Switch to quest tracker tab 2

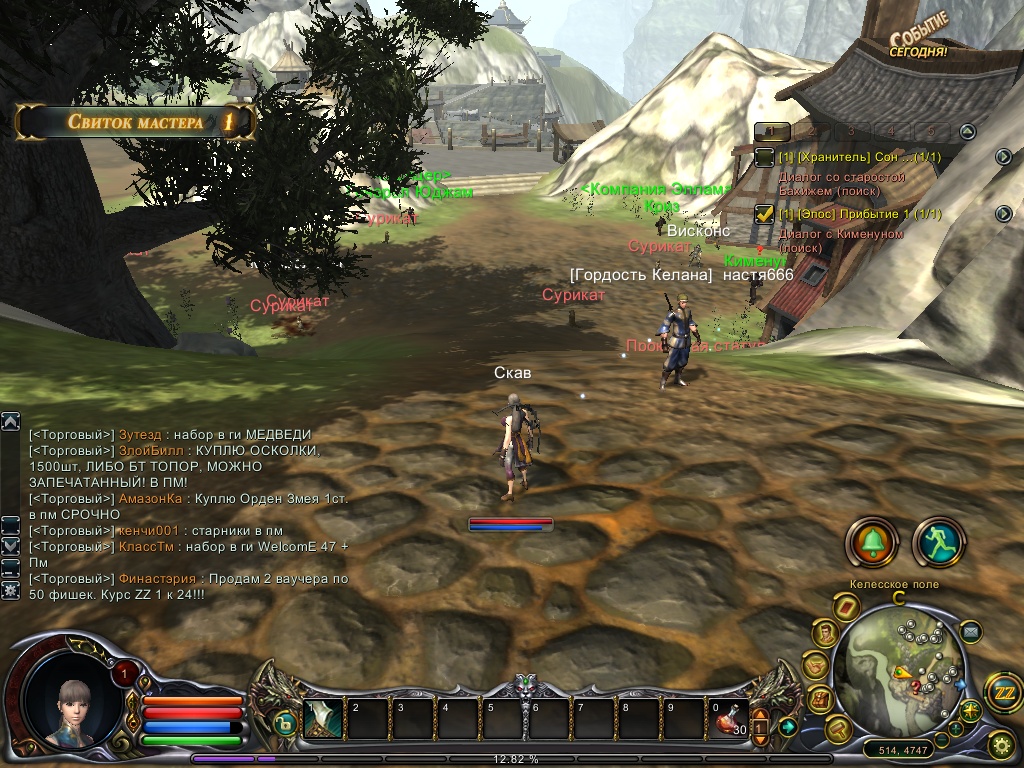coord(811,131)
